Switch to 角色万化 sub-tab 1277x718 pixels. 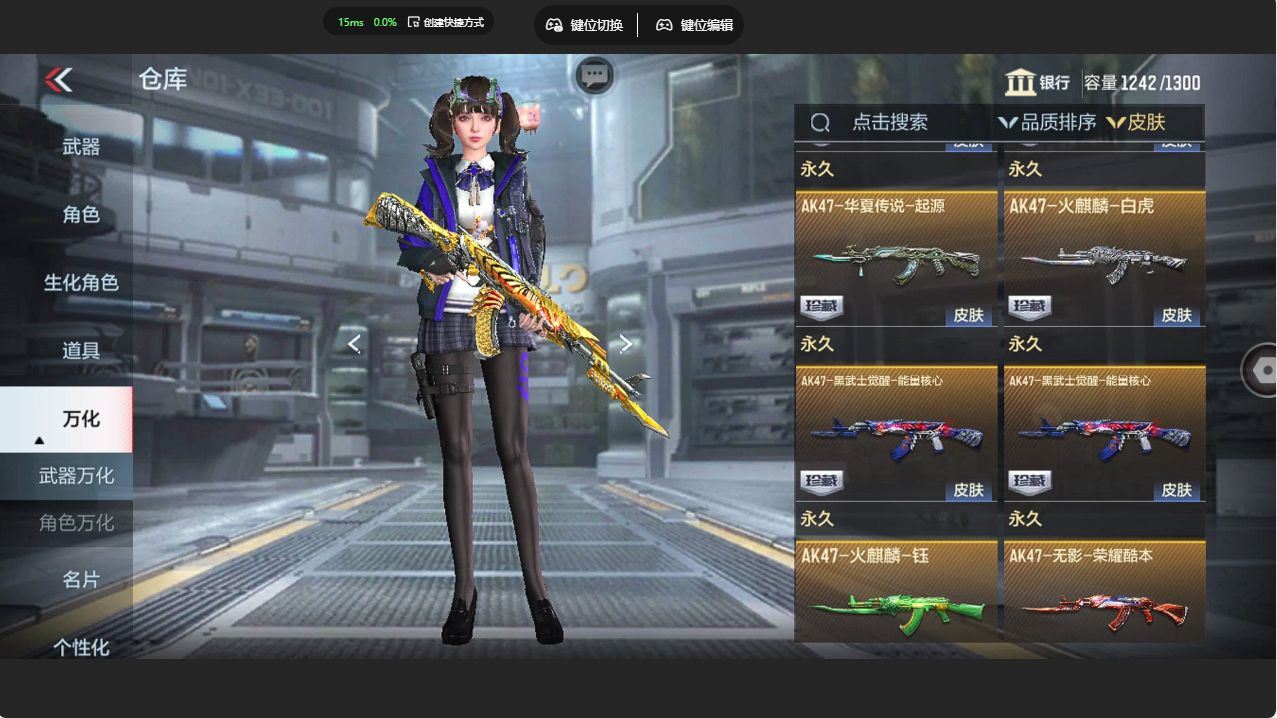point(76,523)
